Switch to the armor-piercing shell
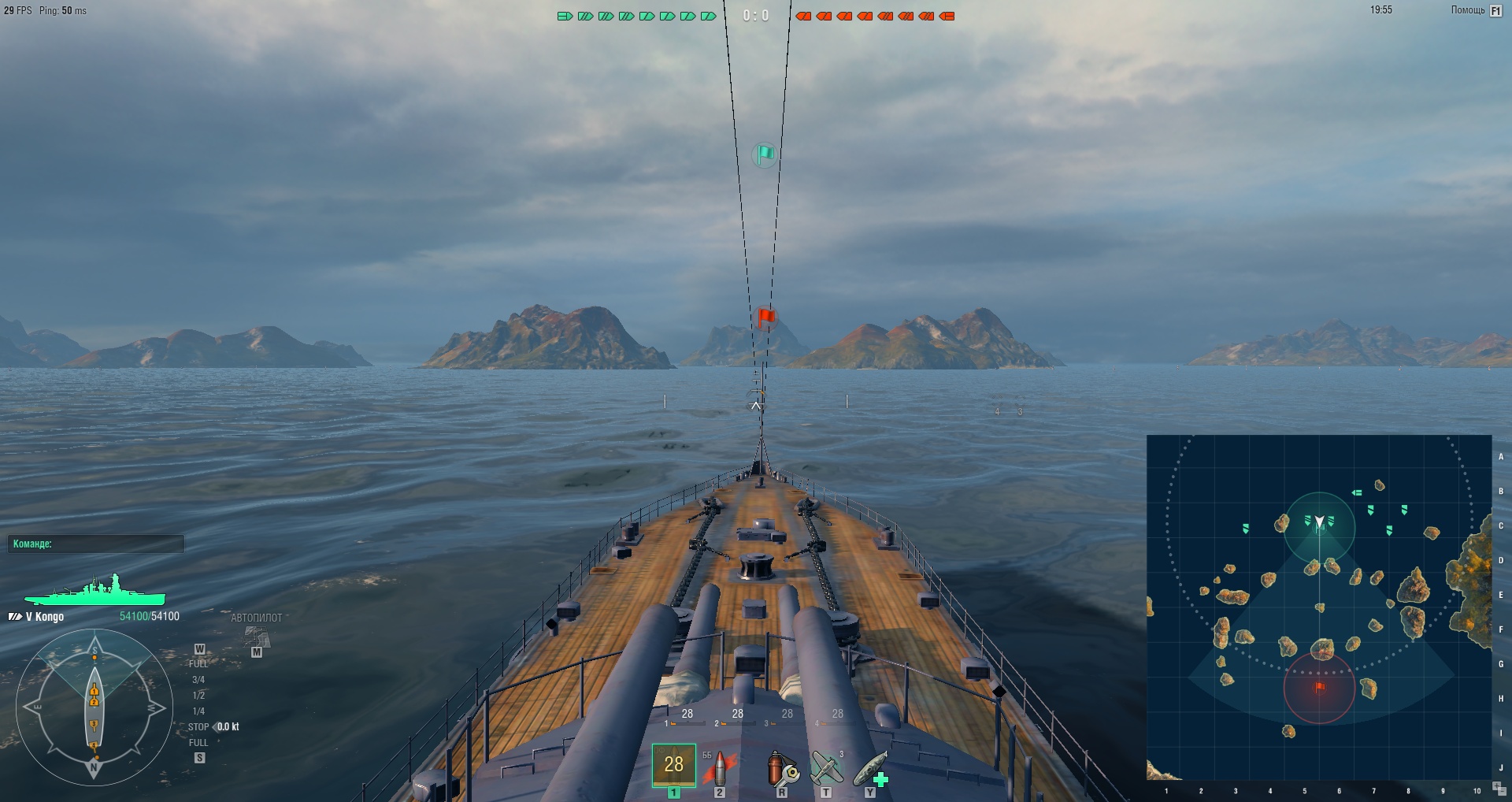The height and width of the screenshot is (802, 1512). (718, 767)
